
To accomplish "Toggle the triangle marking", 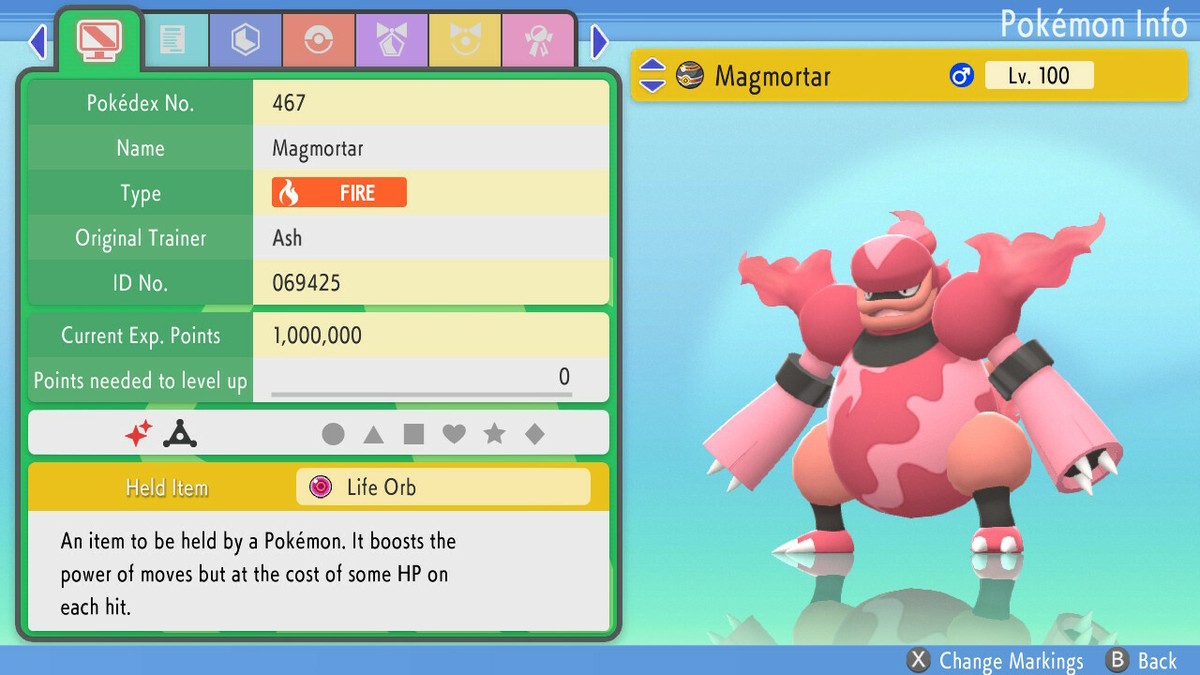I will (373, 434).
